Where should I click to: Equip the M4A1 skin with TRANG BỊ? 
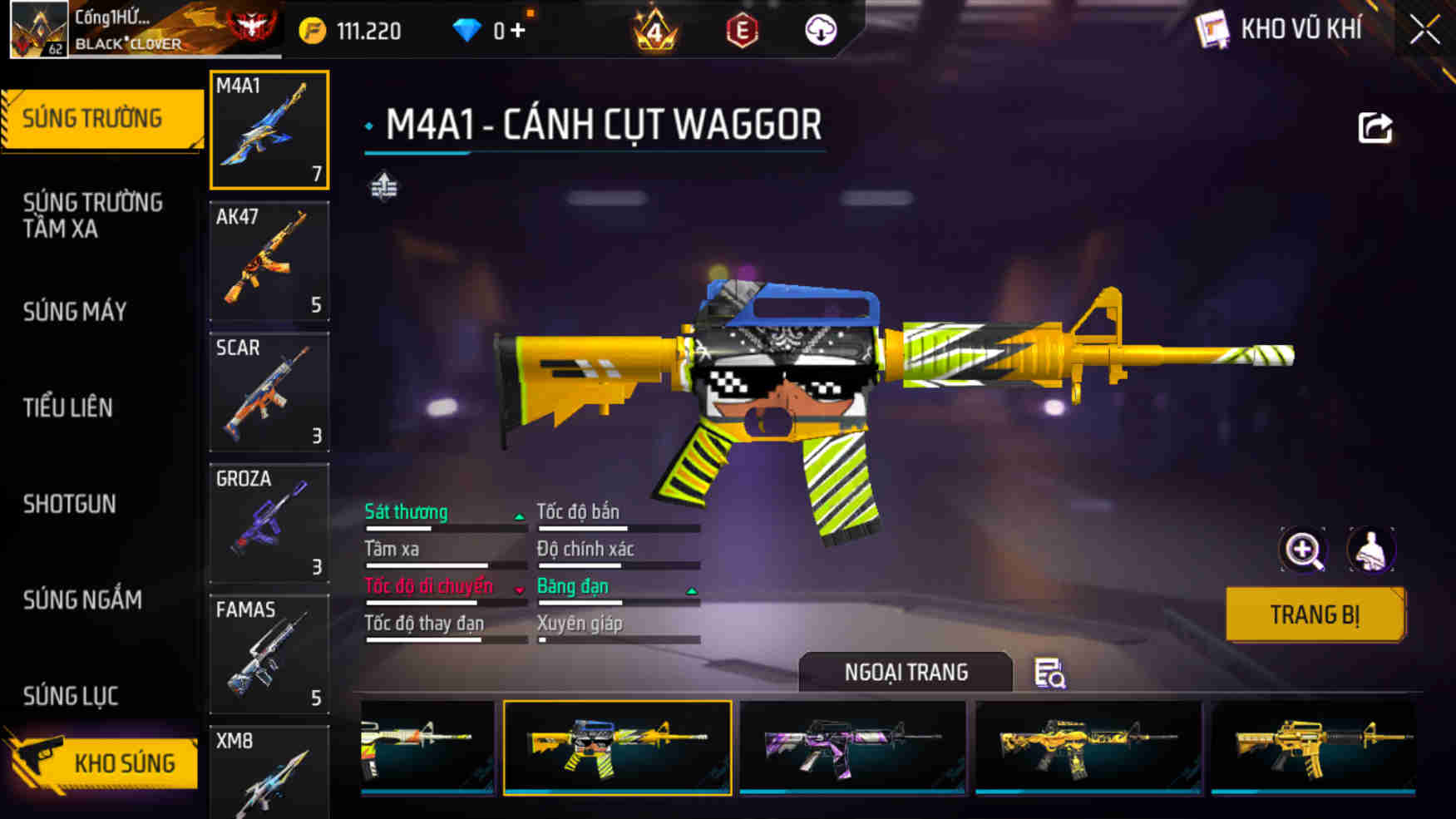click(x=1315, y=614)
